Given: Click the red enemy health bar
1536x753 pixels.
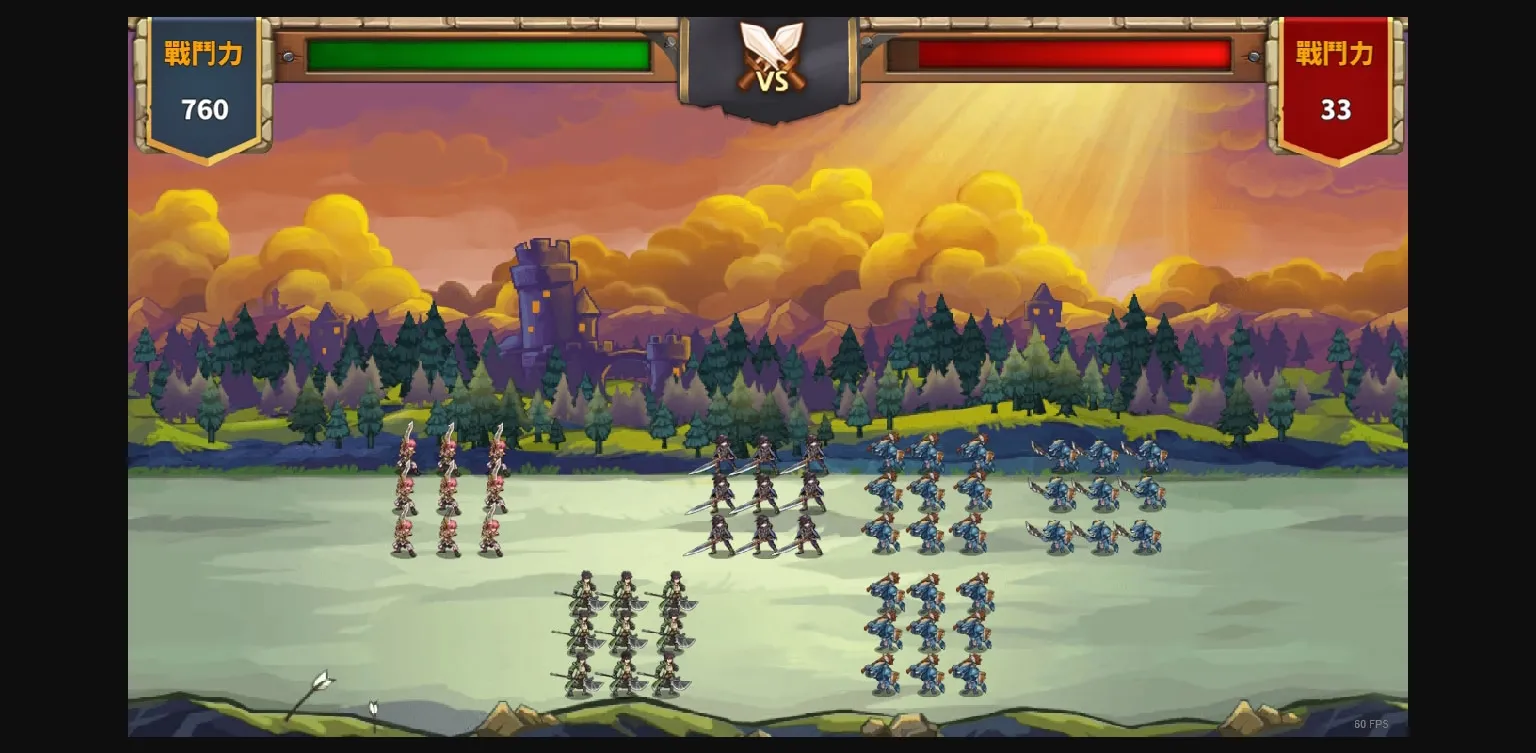Looking at the screenshot, I should (1060, 56).
